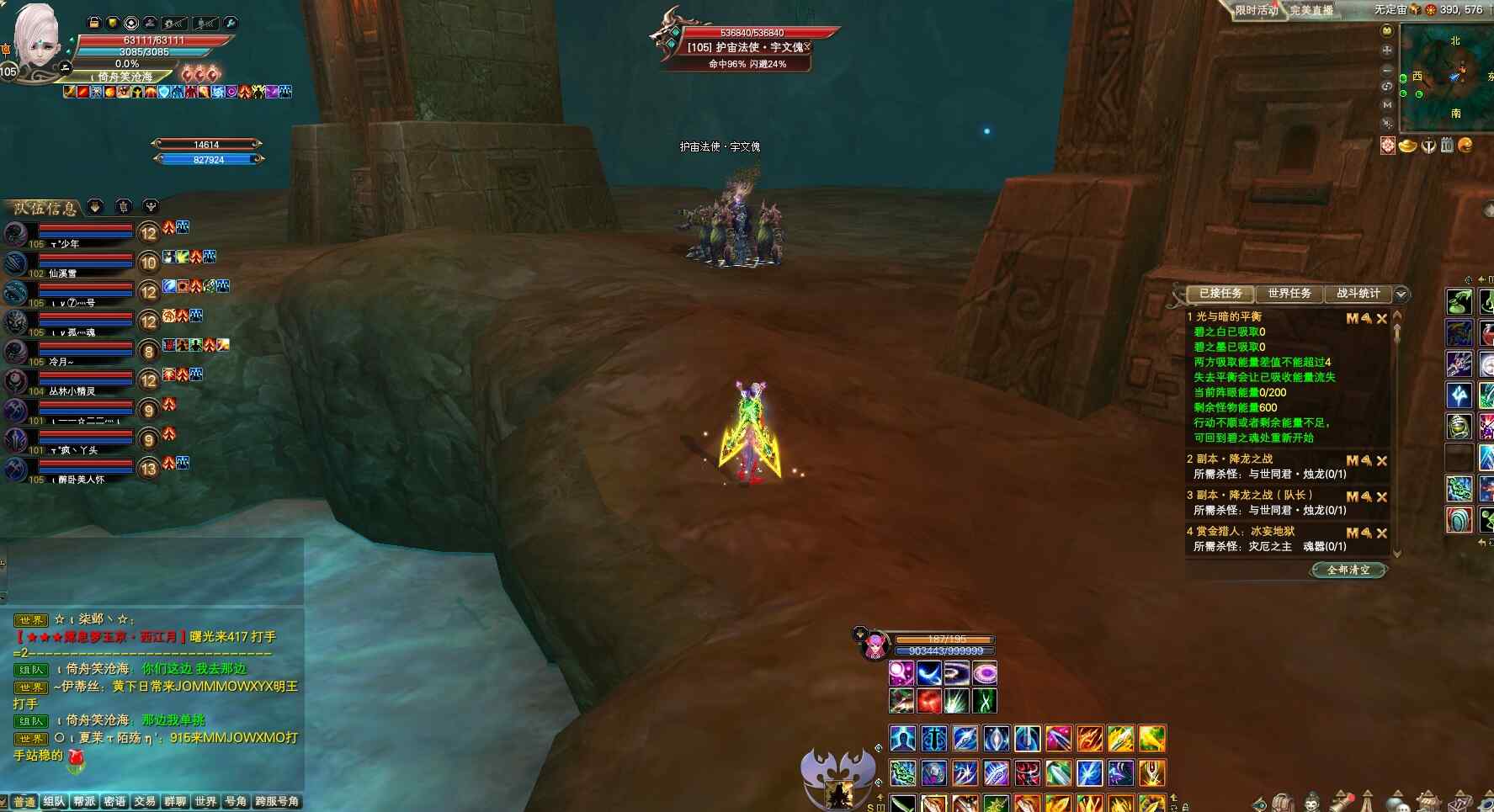1494x812 pixels.
Task: Remove the 光与暗的平衡 quest with its X
Action: pyautogui.click(x=1381, y=319)
